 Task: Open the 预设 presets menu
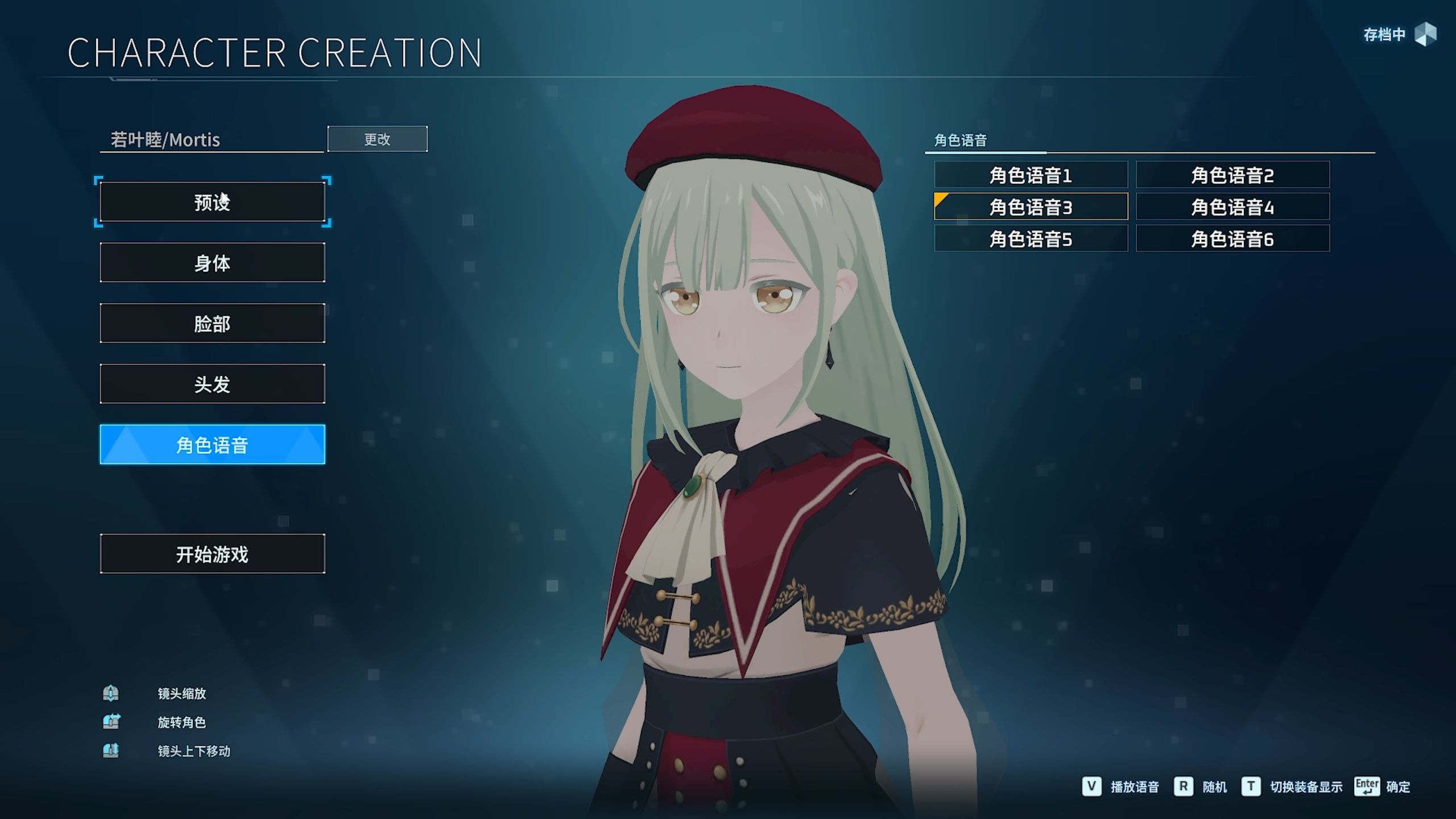pos(212,202)
